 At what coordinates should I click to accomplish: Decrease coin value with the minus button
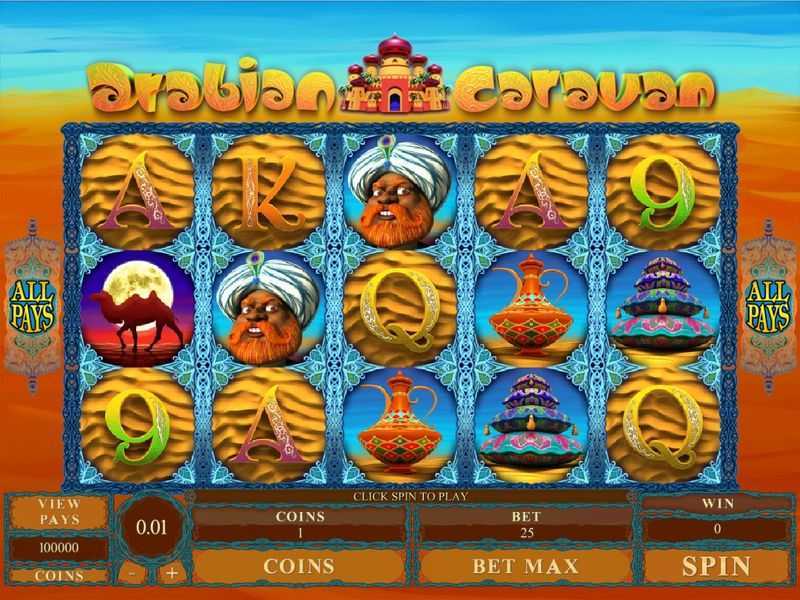click(x=134, y=573)
